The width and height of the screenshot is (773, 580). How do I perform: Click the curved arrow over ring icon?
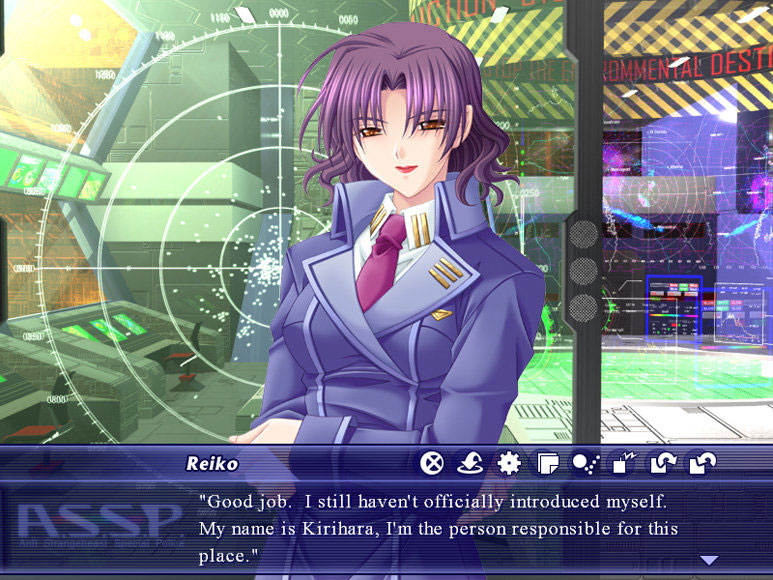470,463
